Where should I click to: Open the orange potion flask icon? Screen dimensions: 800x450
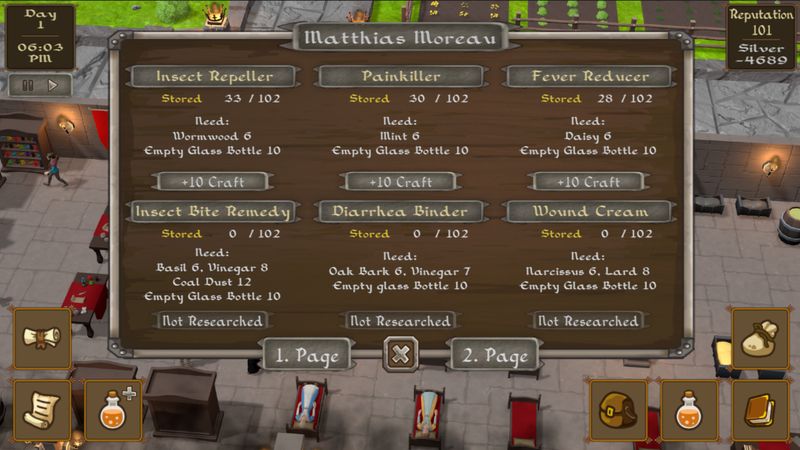pos(689,410)
